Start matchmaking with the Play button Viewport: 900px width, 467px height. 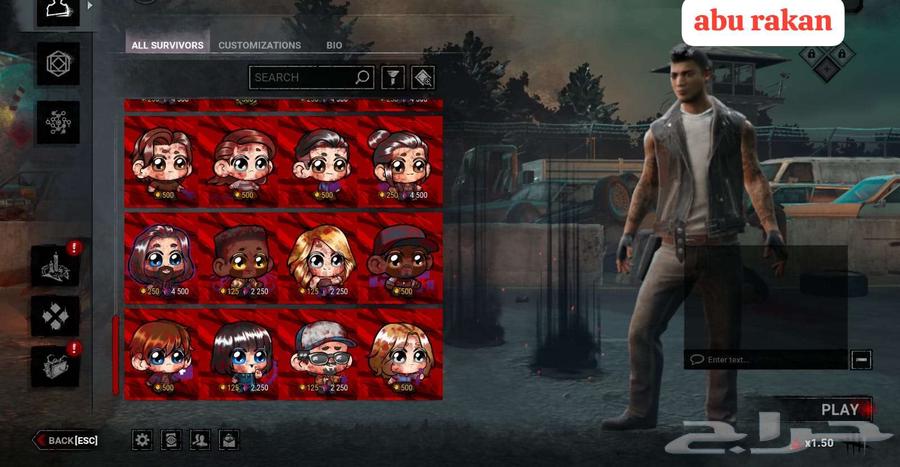(840, 409)
